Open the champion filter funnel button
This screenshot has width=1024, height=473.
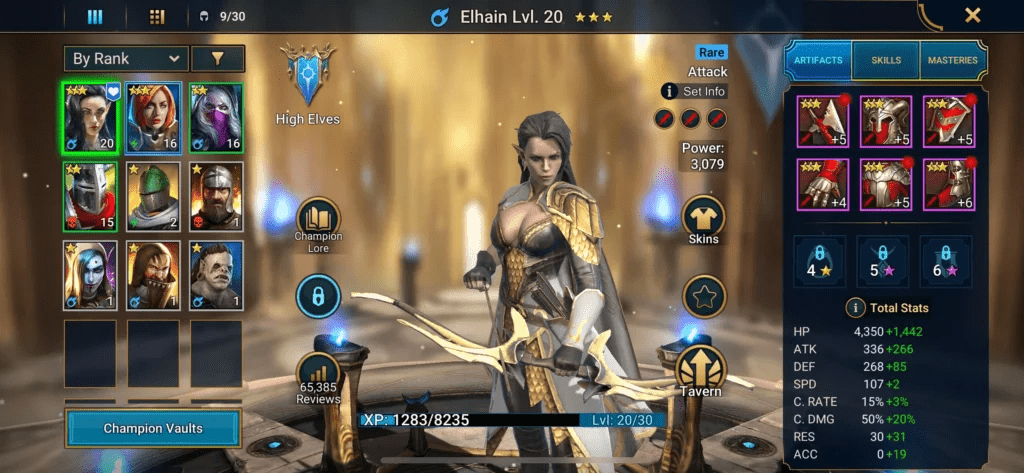click(x=217, y=59)
